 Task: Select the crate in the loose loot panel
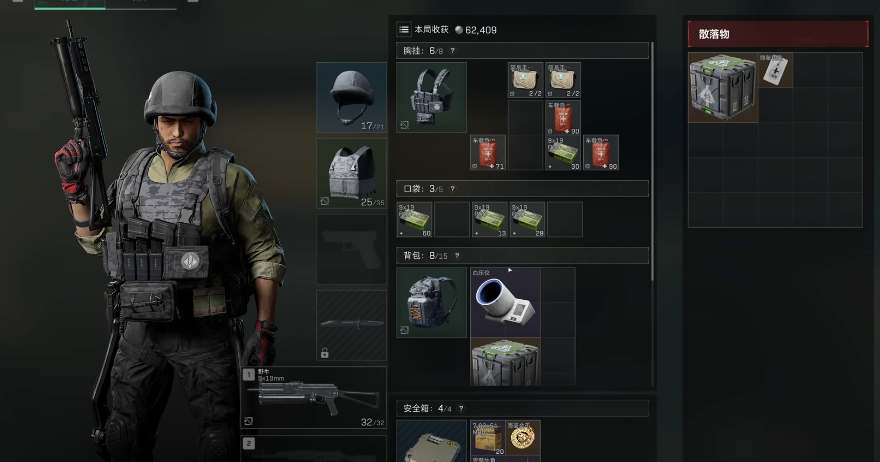[723, 87]
